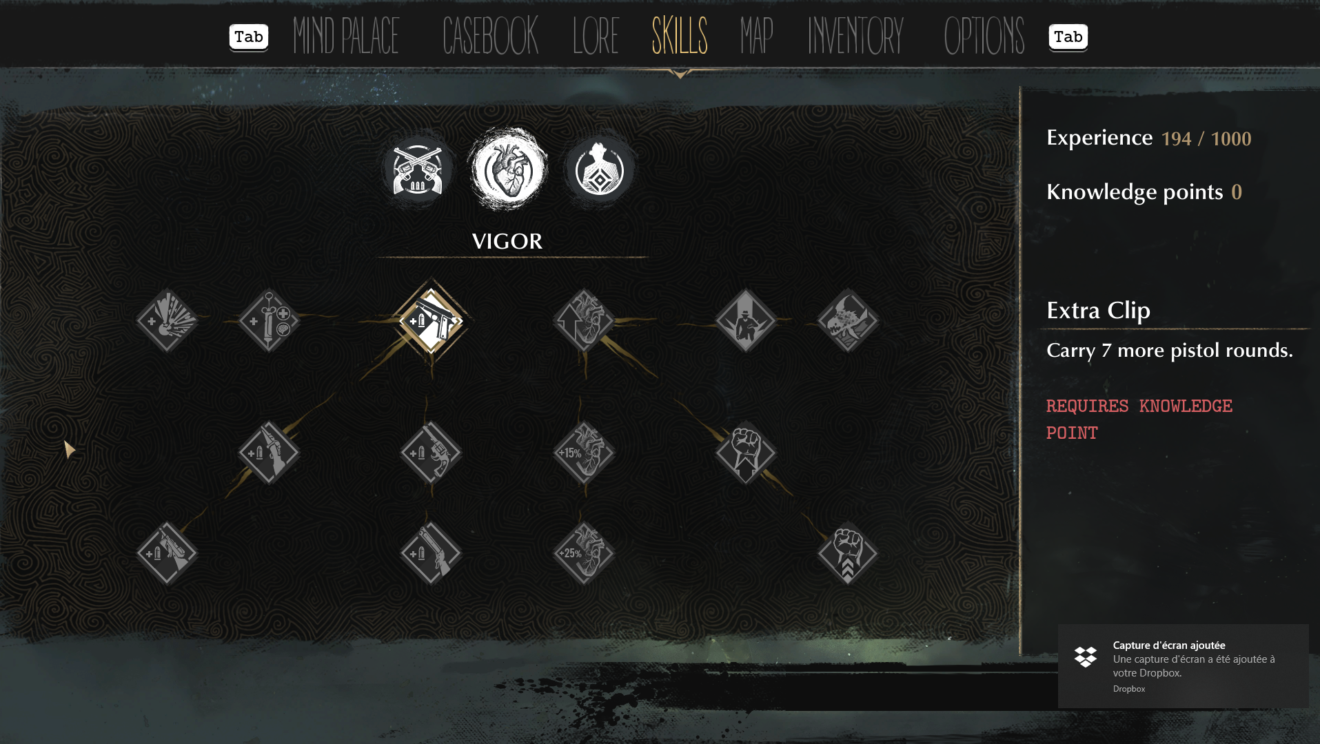
Task: Open the Options tab
Action: [x=984, y=37]
